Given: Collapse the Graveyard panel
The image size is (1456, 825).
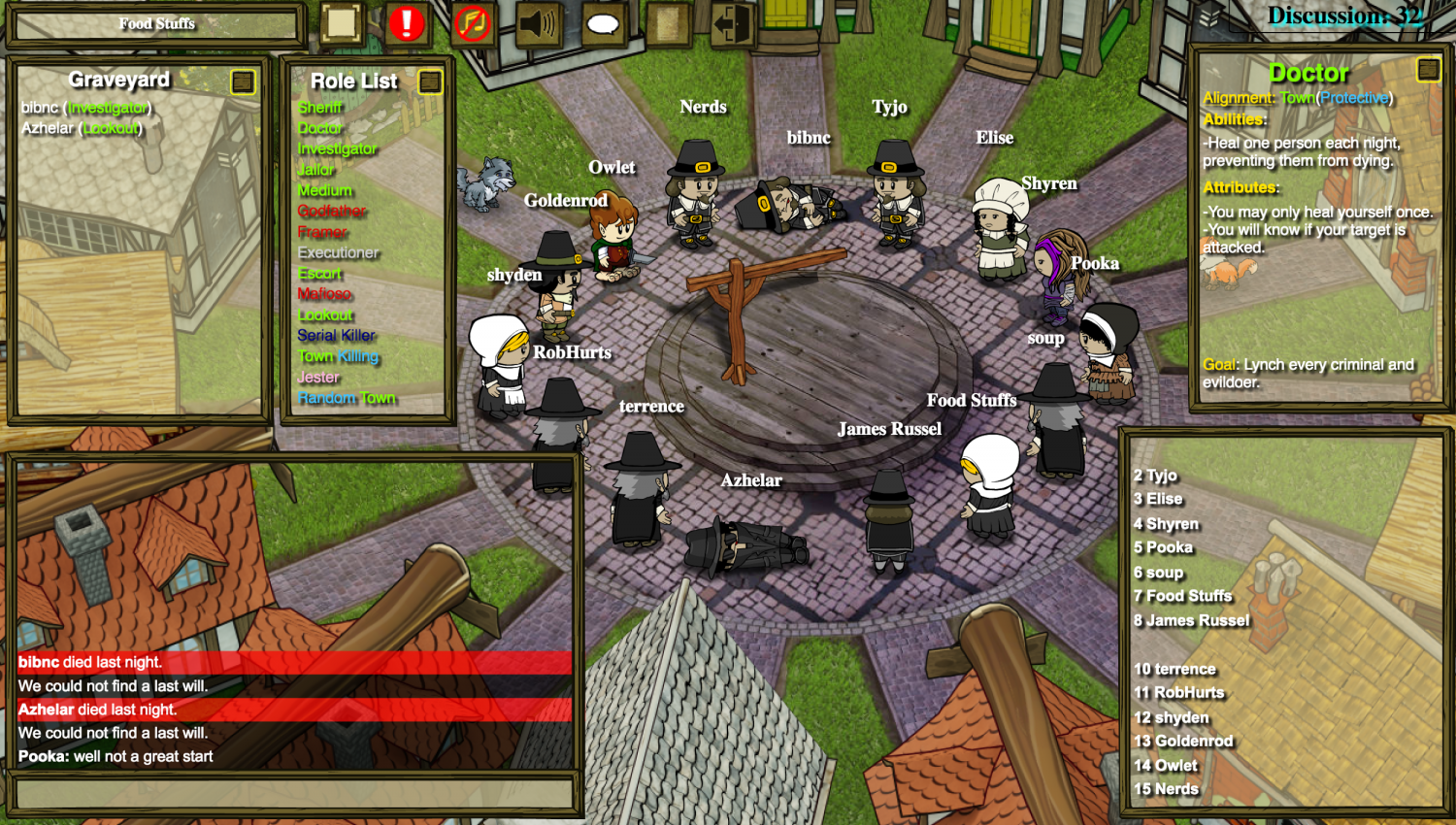Looking at the screenshot, I should [x=243, y=82].
